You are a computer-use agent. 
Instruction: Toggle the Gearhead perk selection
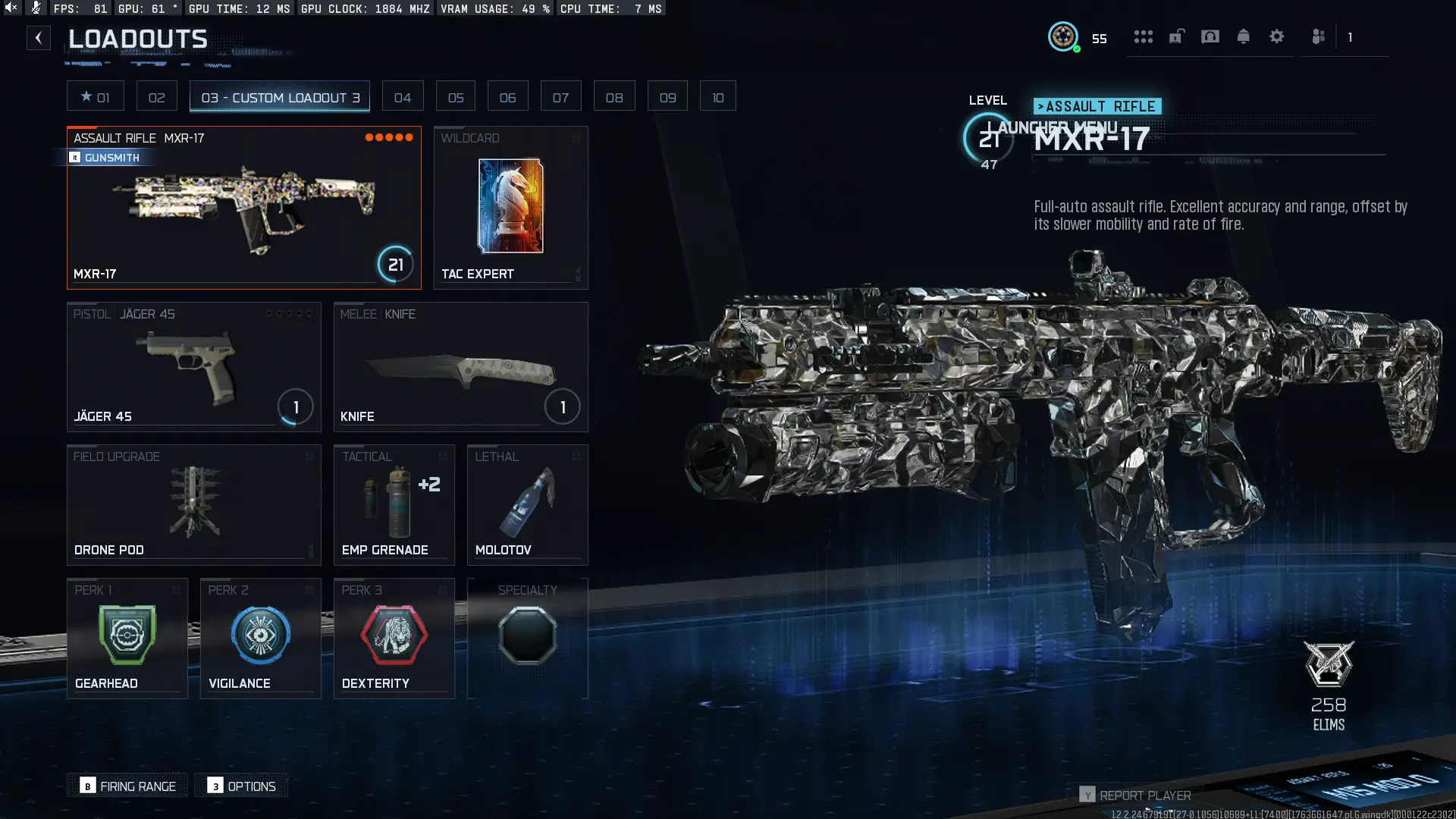[x=127, y=637]
